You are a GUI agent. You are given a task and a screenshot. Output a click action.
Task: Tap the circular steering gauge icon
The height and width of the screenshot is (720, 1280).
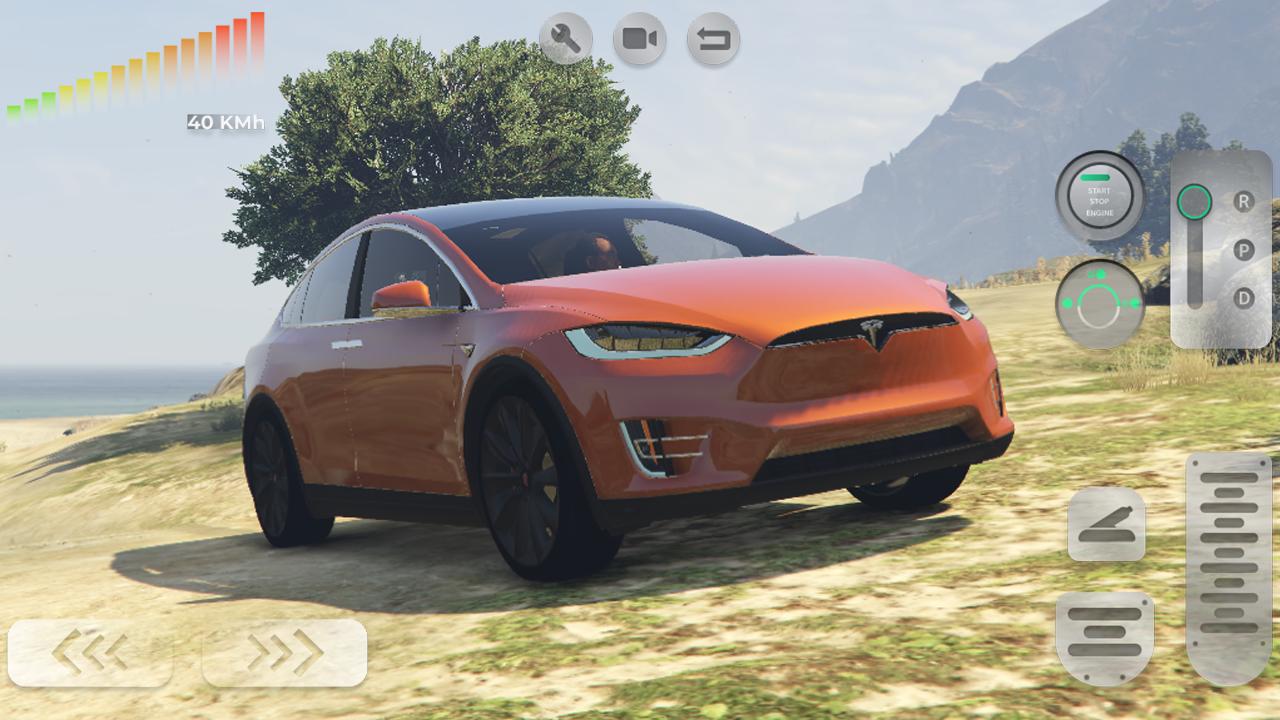coord(1100,300)
